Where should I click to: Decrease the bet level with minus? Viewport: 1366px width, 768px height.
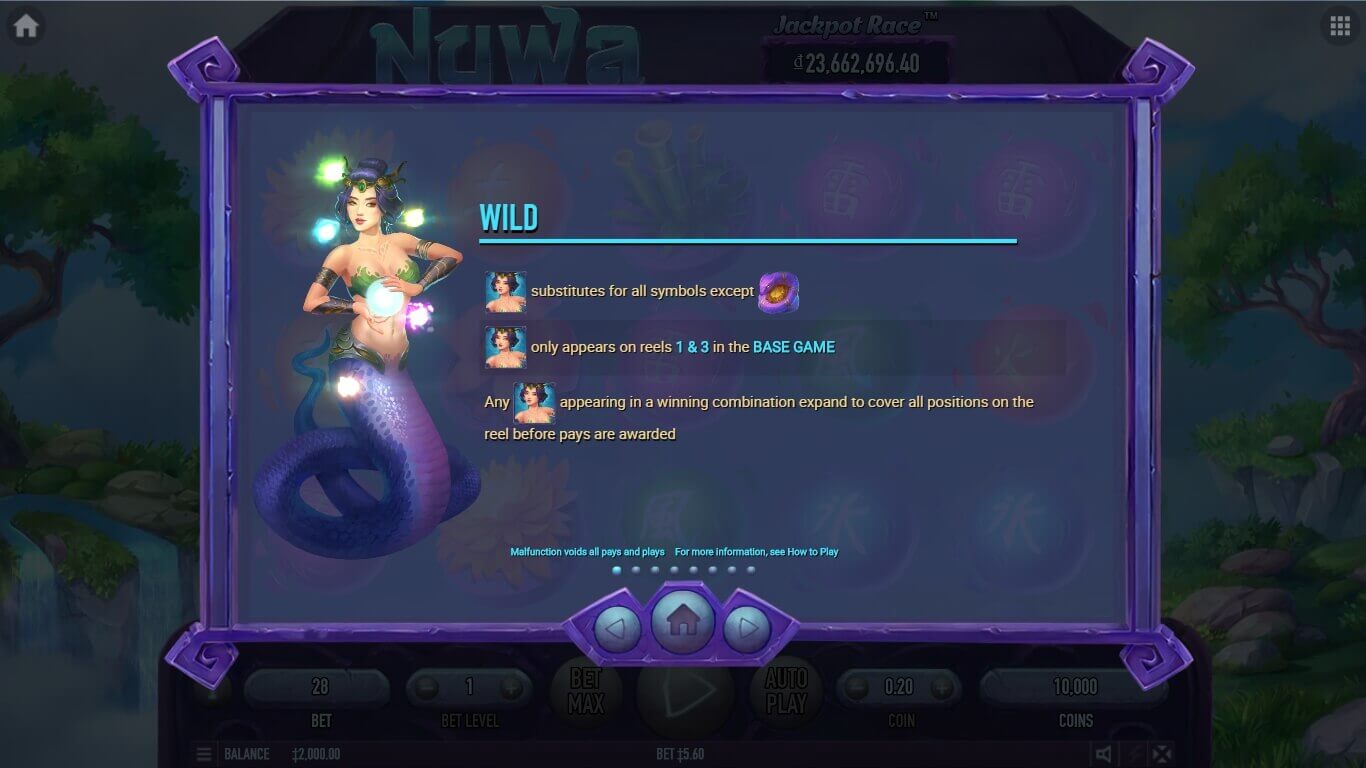427,687
